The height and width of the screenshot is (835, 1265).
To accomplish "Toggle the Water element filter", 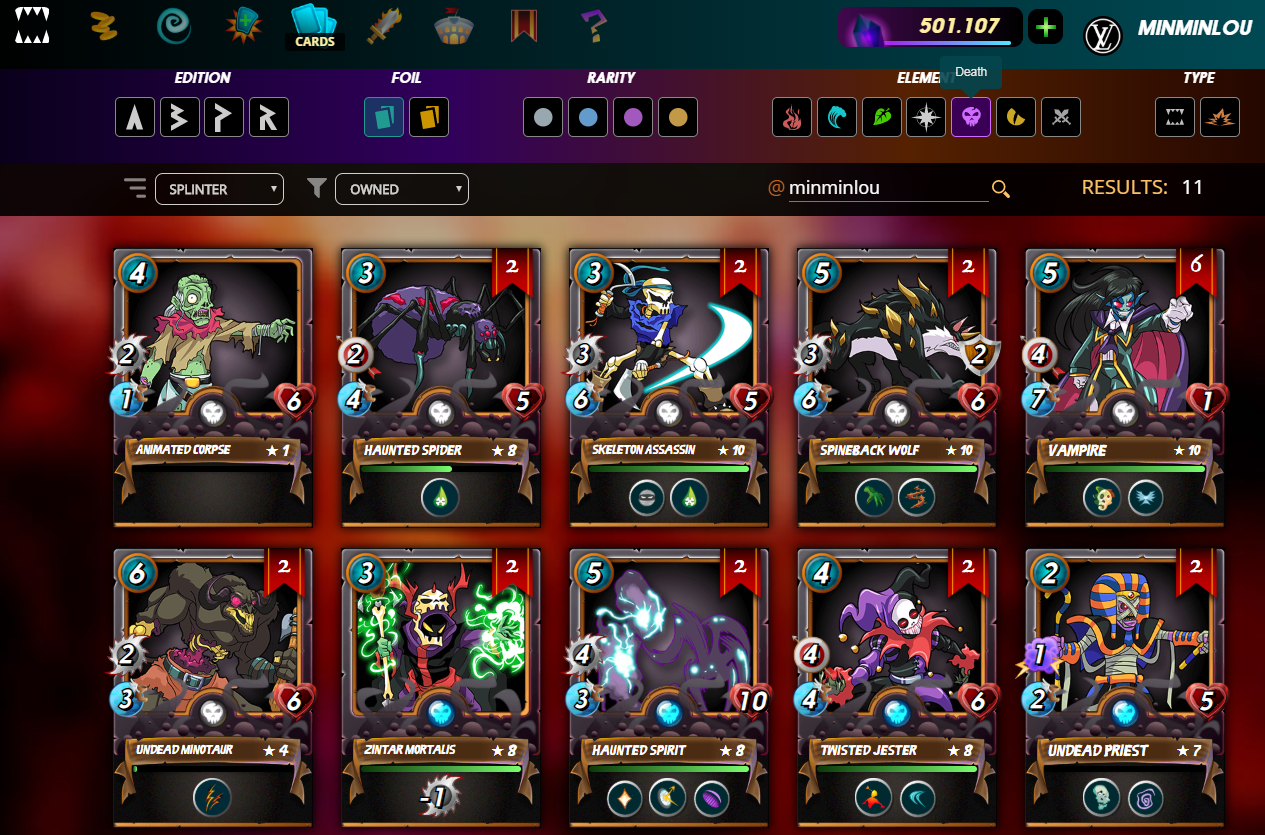I will [x=836, y=118].
